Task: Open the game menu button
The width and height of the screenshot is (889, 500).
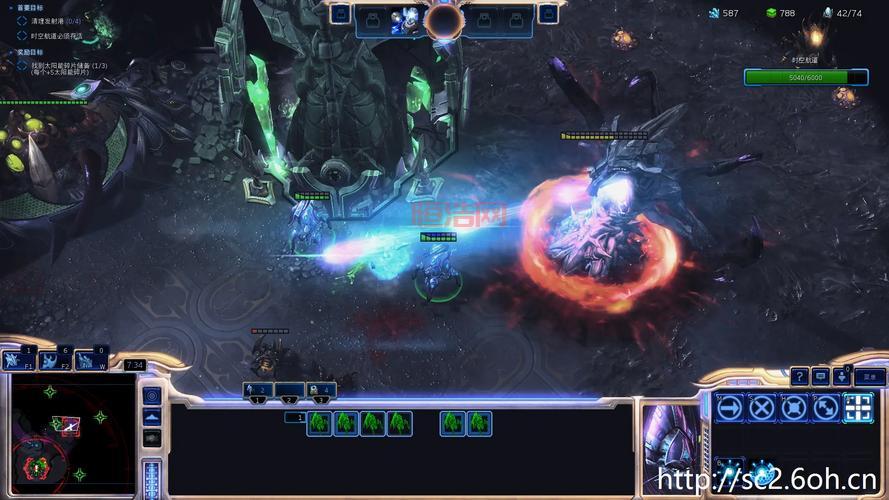Action: 869,377
